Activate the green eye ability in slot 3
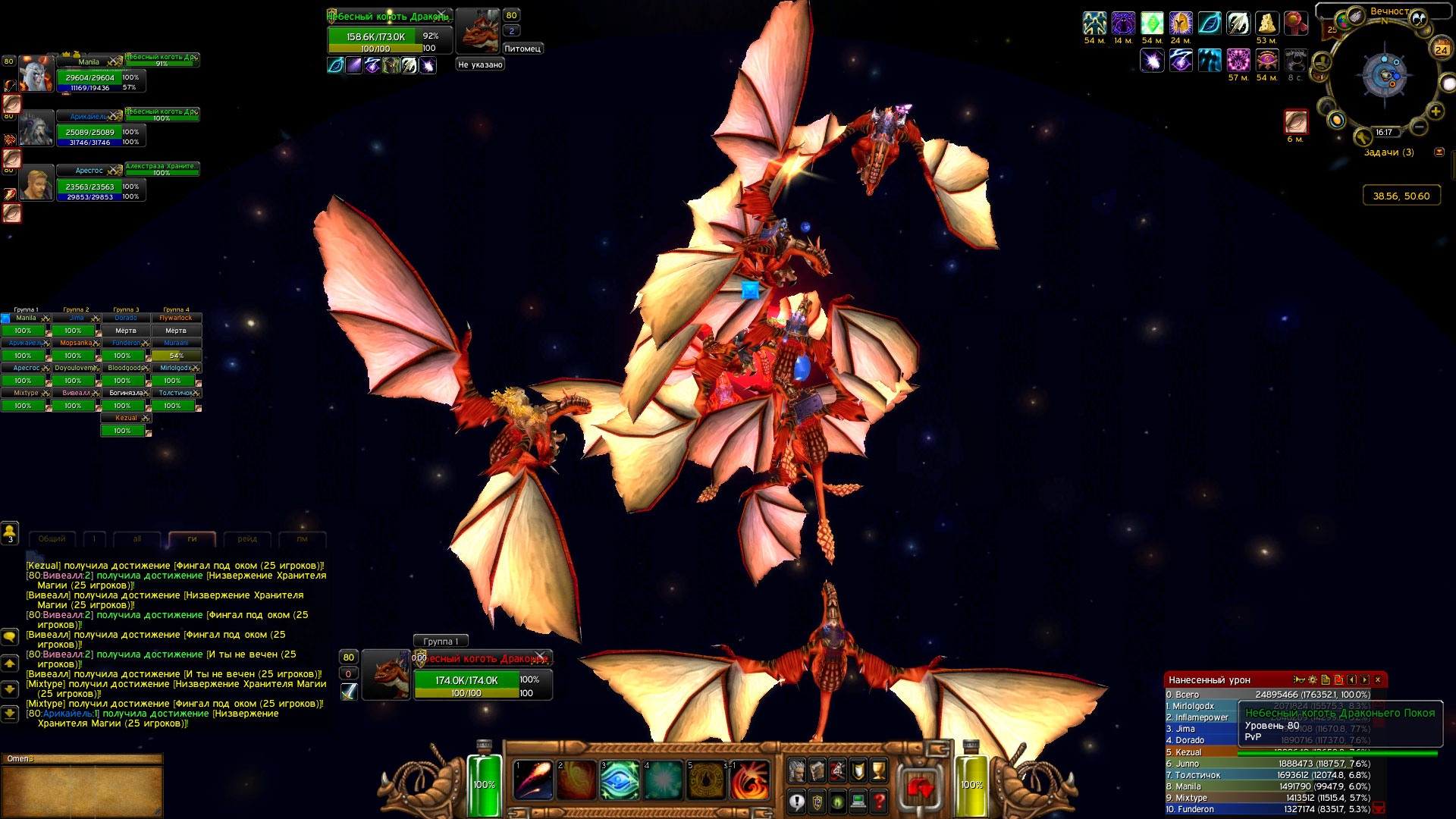The width and height of the screenshot is (1456, 819). [x=620, y=780]
